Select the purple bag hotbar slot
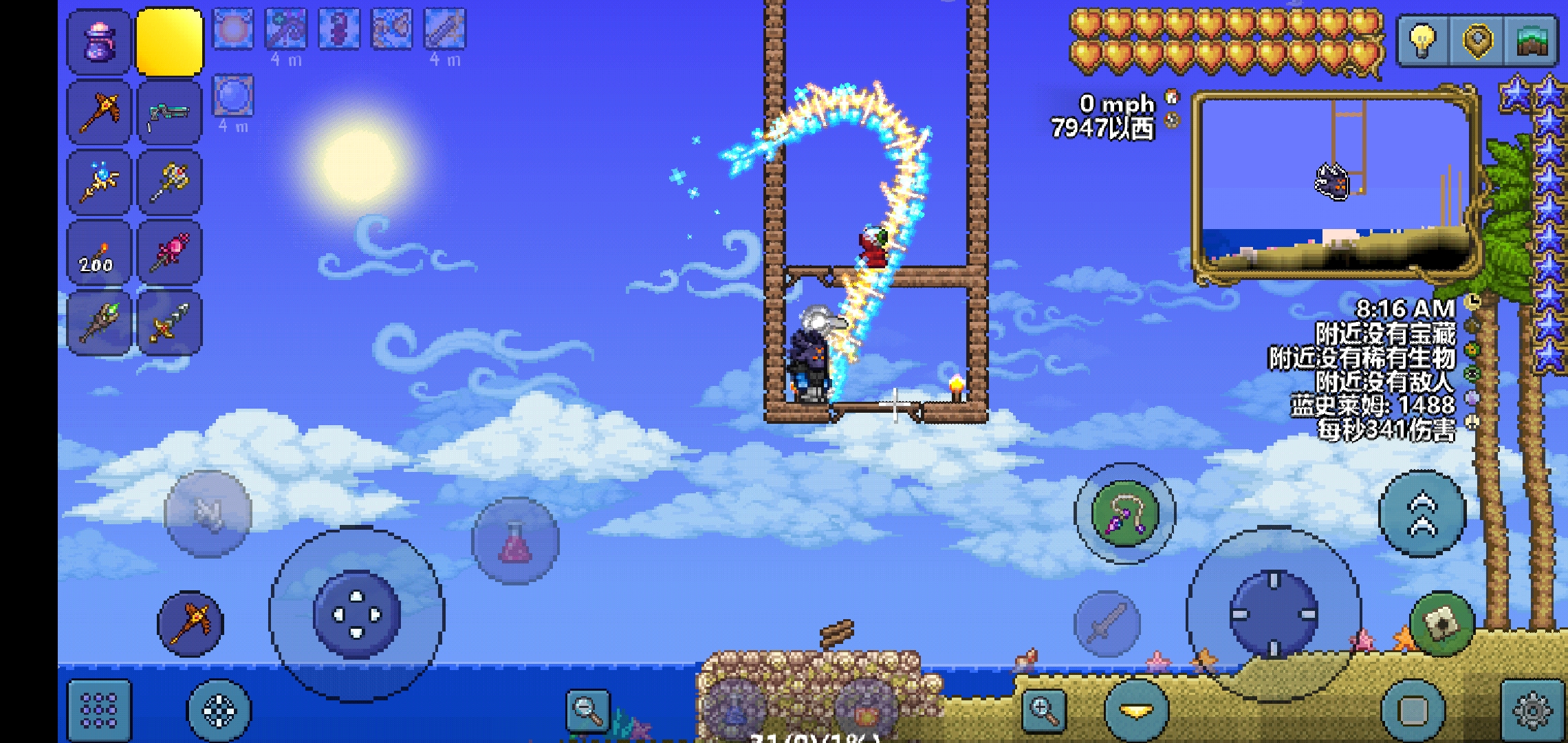The width and height of the screenshot is (1568, 743). pos(99,43)
